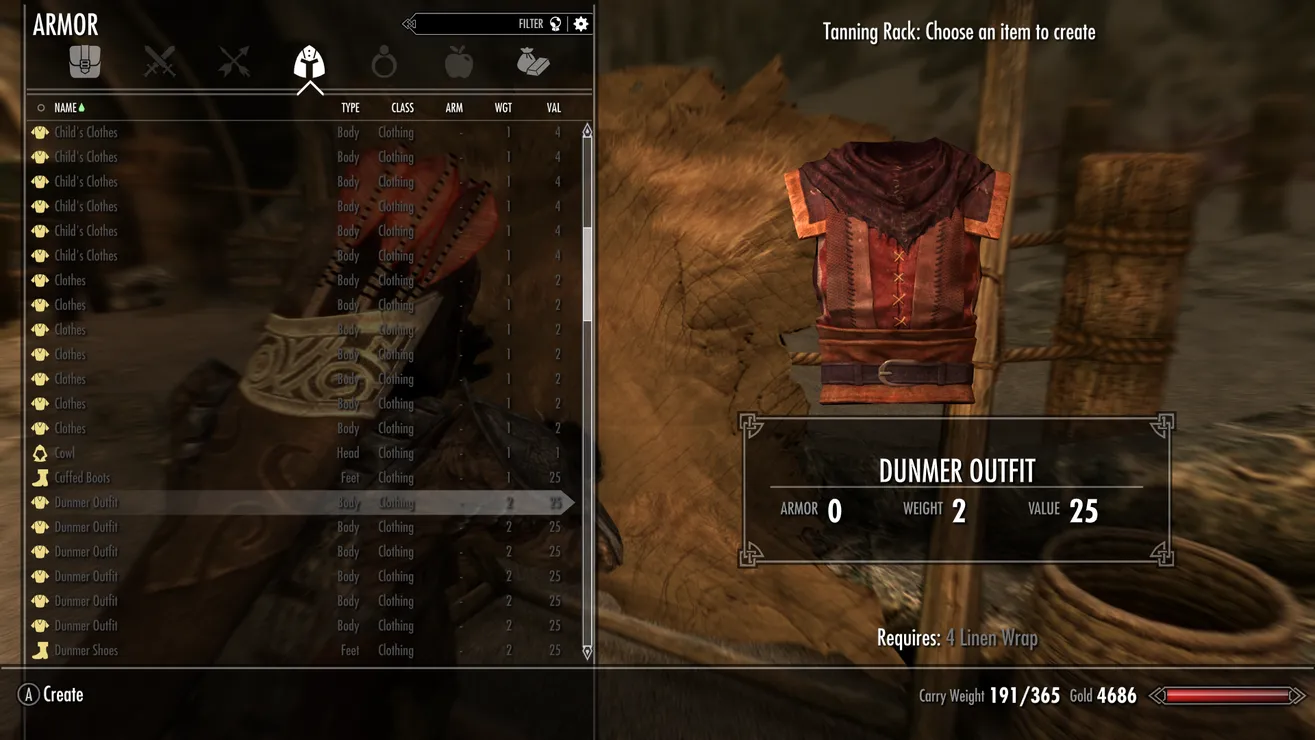Screen dimensions: 1315x740
Task: Click the scrollbar's up arrow
Action: (587, 132)
